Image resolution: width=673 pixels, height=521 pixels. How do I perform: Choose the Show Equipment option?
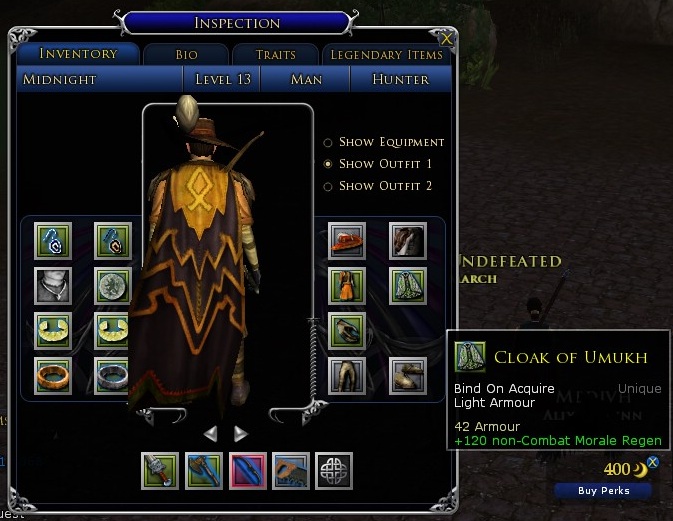328,142
